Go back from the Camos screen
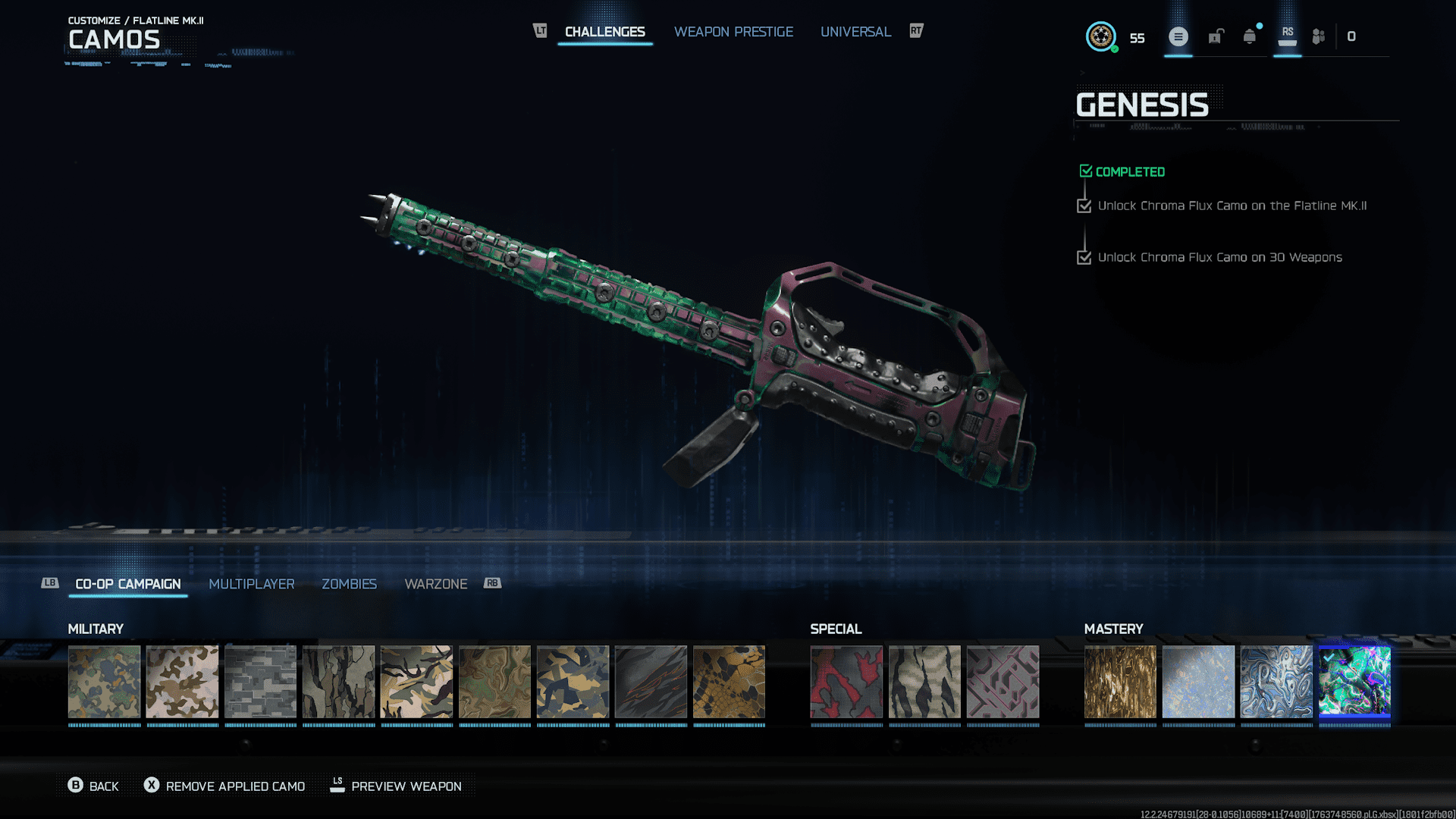The width and height of the screenshot is (1456, 819). pyautogui.click(x=93, y=786)
